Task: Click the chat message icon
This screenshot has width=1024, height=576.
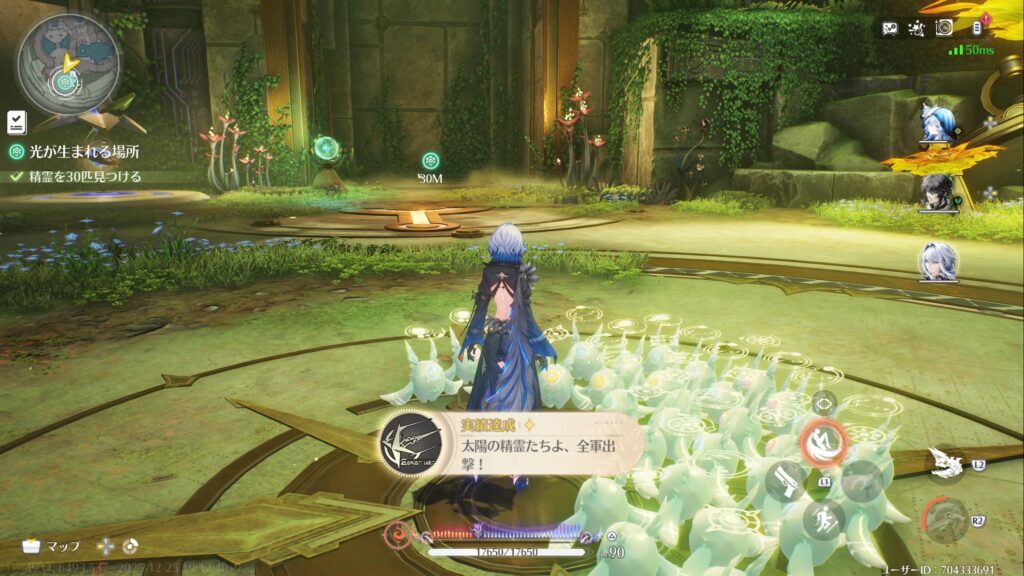Action: tap(890, 28)
